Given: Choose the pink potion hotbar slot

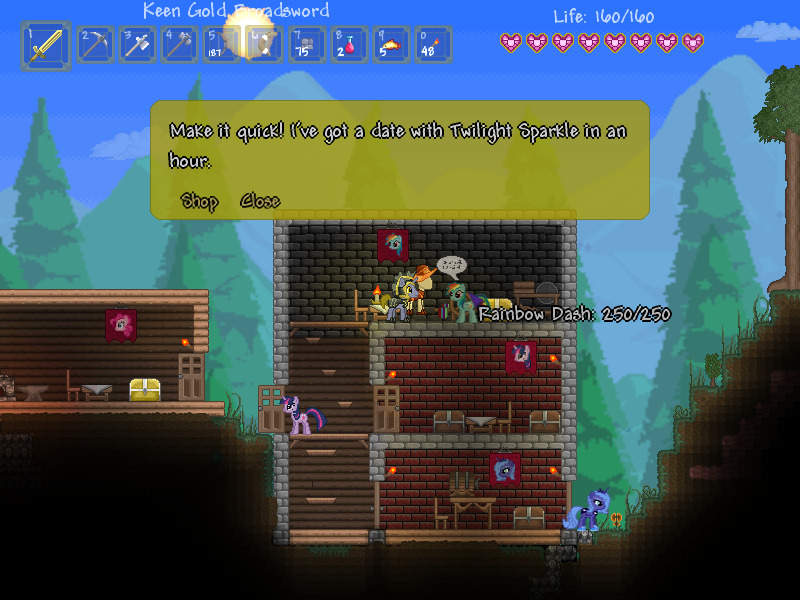Looking at the screenshot, I should [349, 45].
